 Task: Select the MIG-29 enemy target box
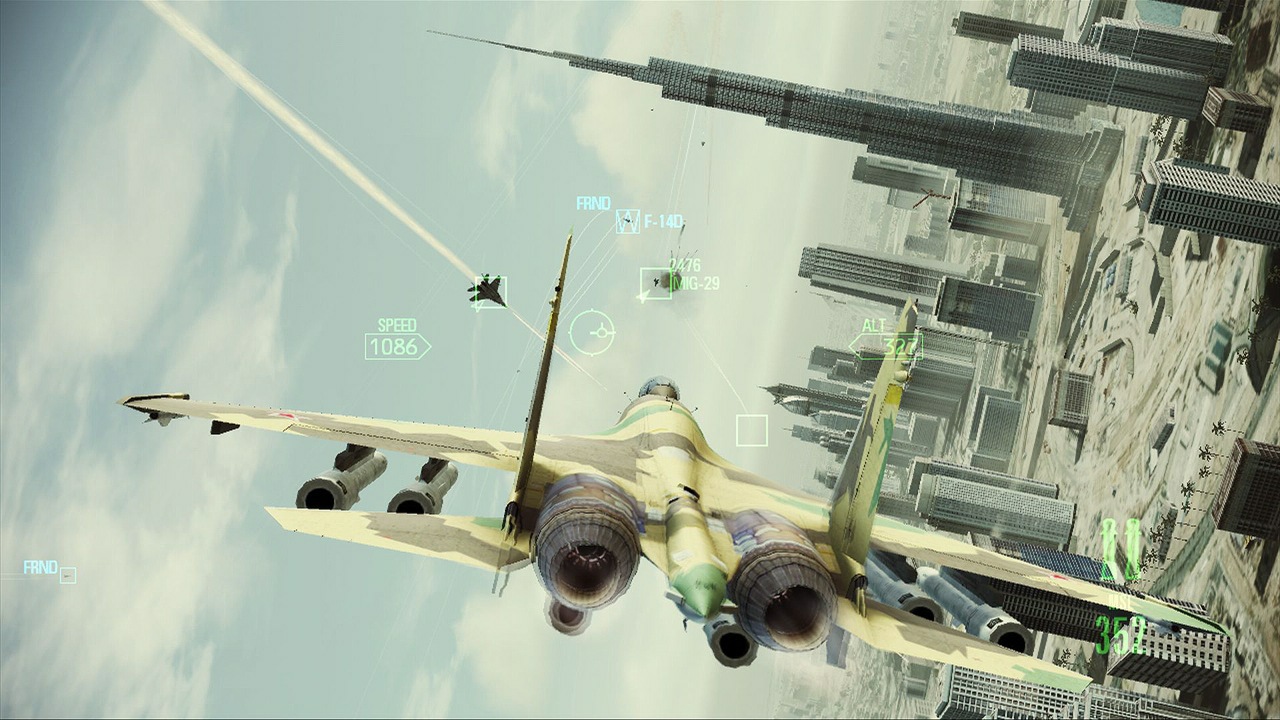click(655, 283)
